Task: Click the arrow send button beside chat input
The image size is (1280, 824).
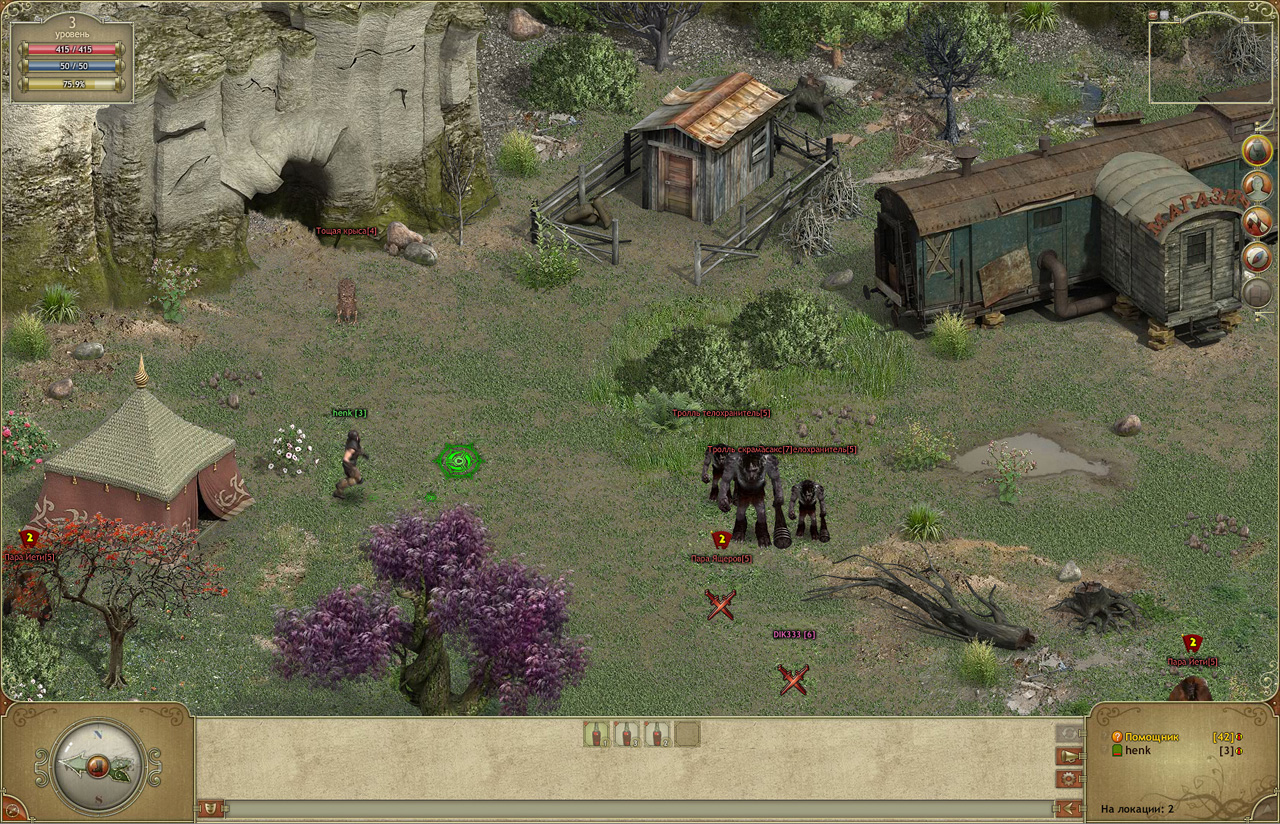Action: [1068, 808]
